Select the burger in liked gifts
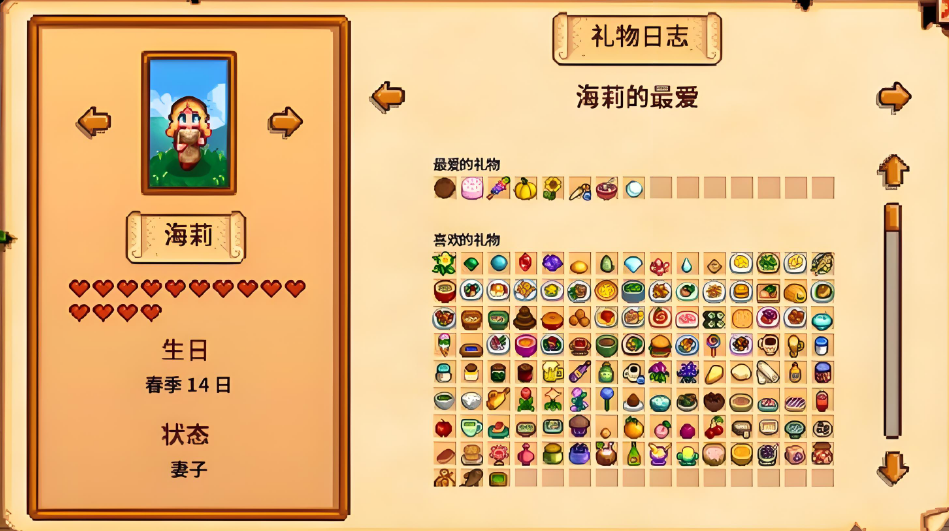Viewport: 949px width, 531px height. [661, 346]
